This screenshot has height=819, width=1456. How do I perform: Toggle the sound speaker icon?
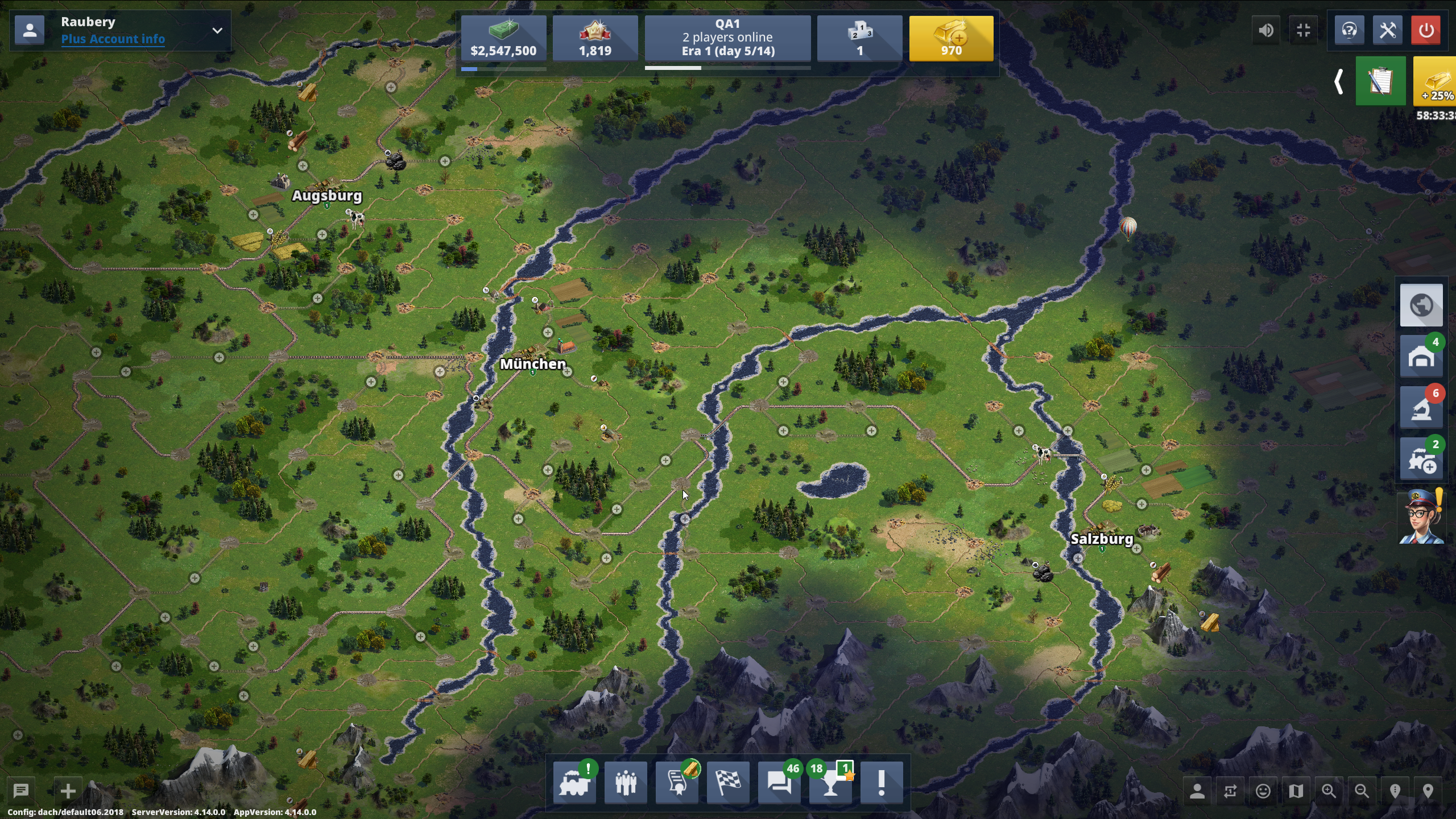[1266, 31]
